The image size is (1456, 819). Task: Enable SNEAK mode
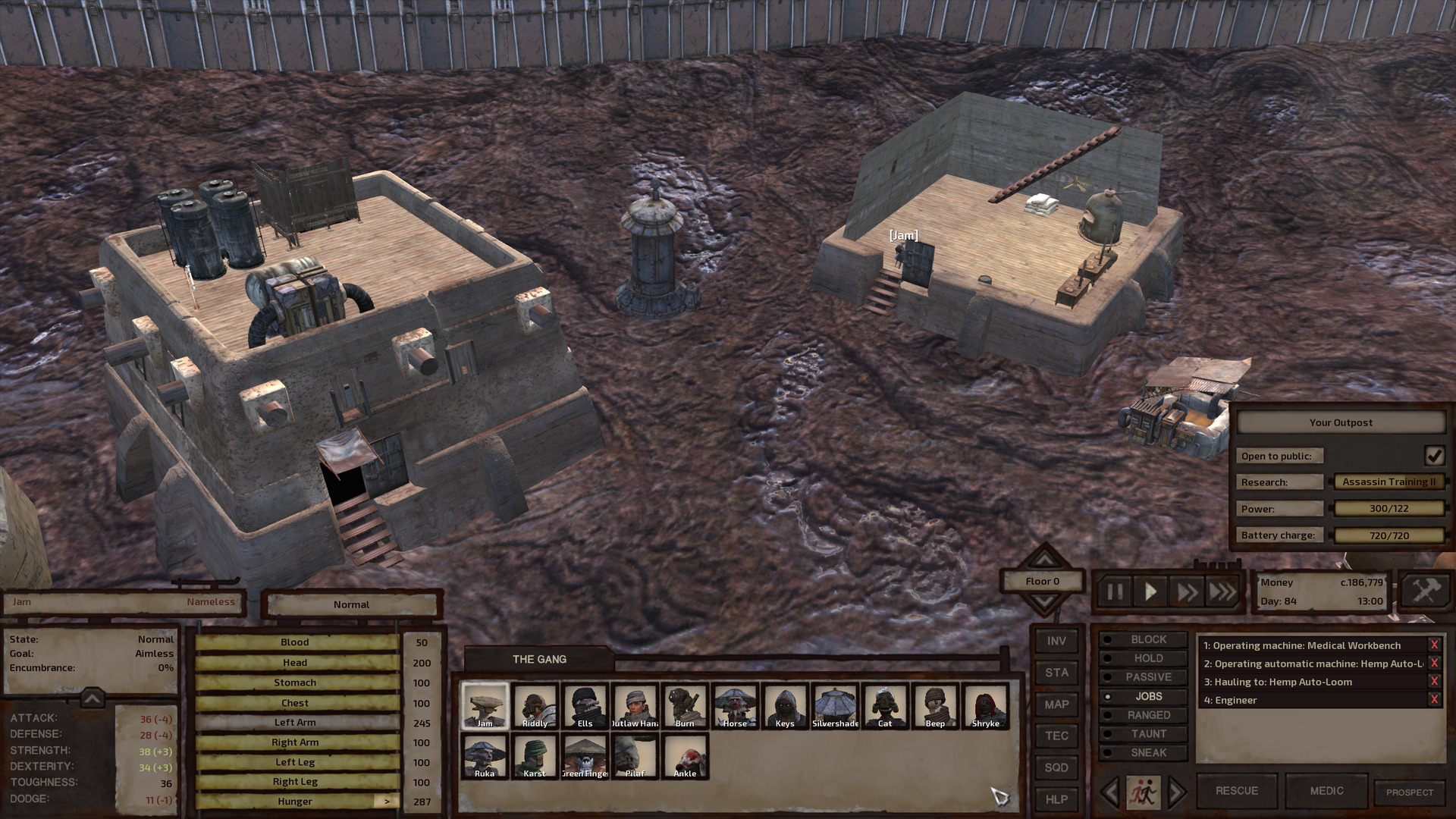click(1145, 752)
